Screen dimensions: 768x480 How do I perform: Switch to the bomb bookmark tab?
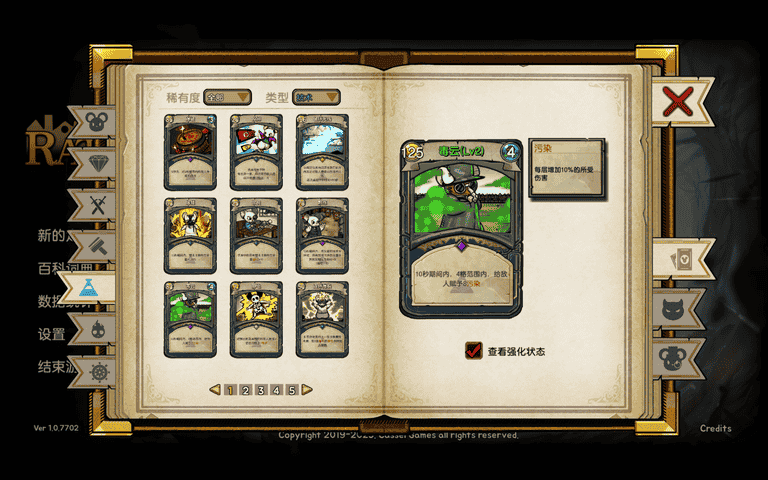(97, 329)
